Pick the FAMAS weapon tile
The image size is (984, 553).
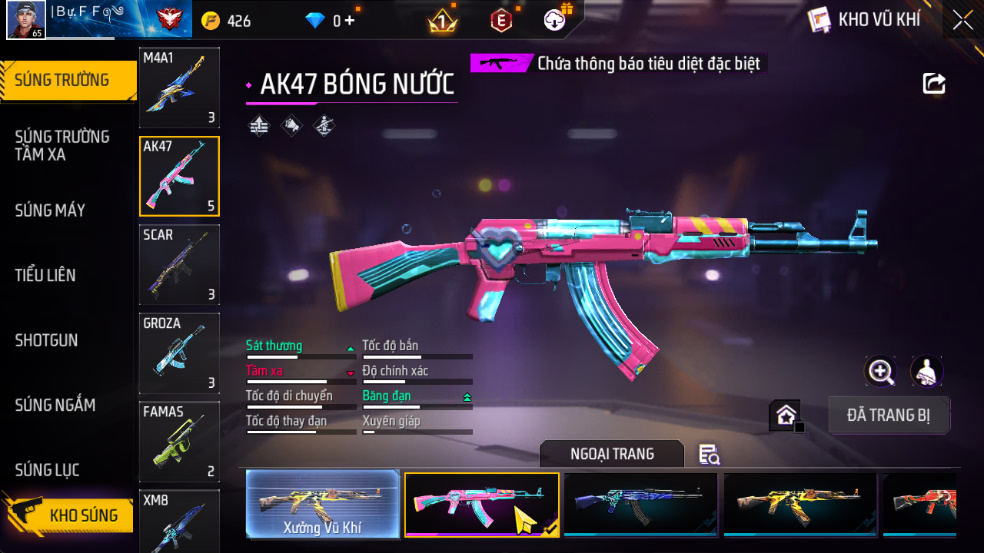coord(179,441)
